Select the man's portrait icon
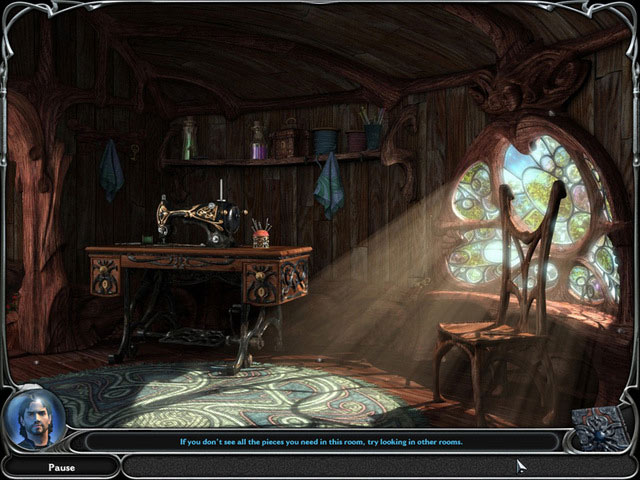Screen dimensions: 640x480 pos(34,419)
